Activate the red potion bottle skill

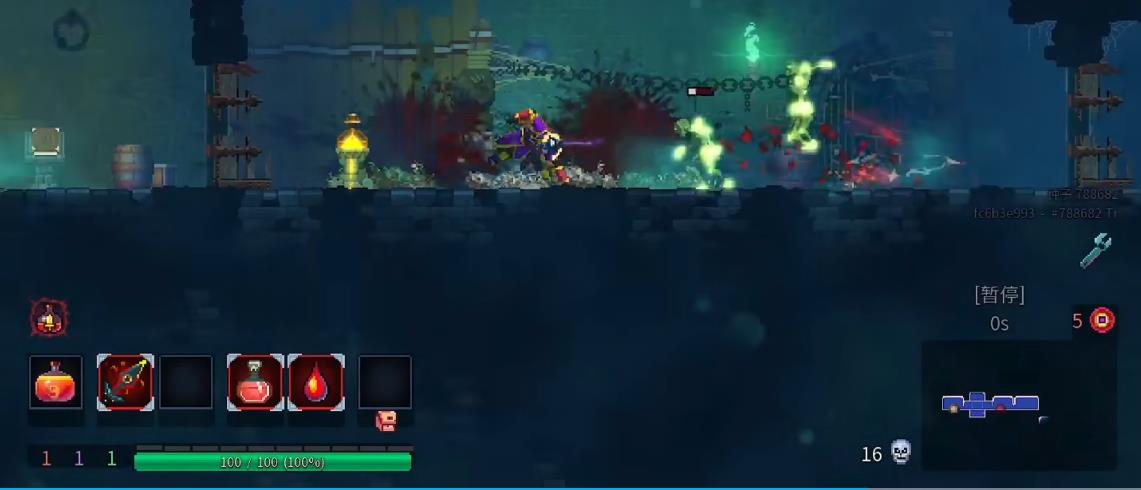pyautogui.click(x=255, y=382)
